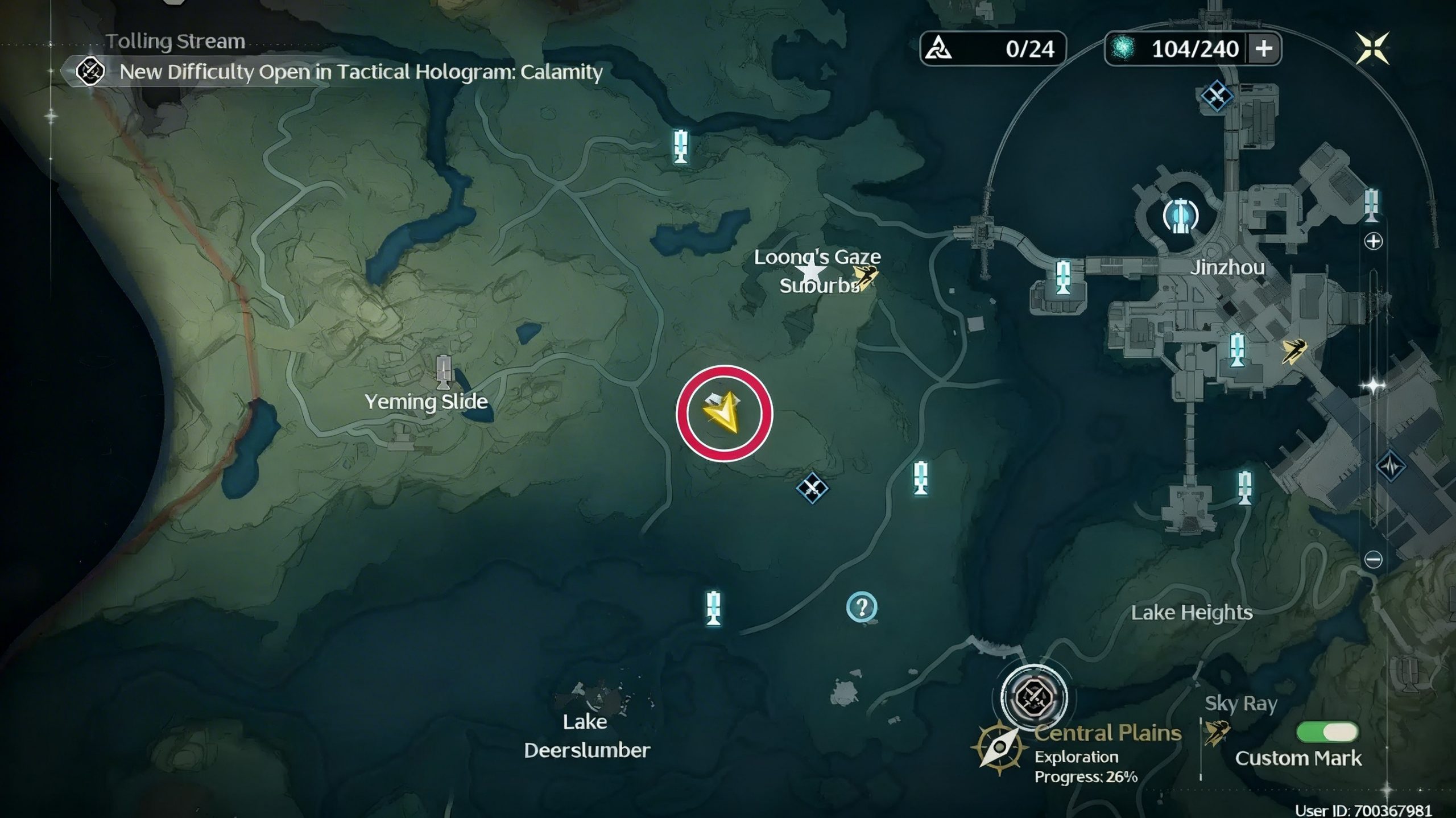Select the white star mark at Loong's Gaze
1456x818 pixels.
[810, 271]
